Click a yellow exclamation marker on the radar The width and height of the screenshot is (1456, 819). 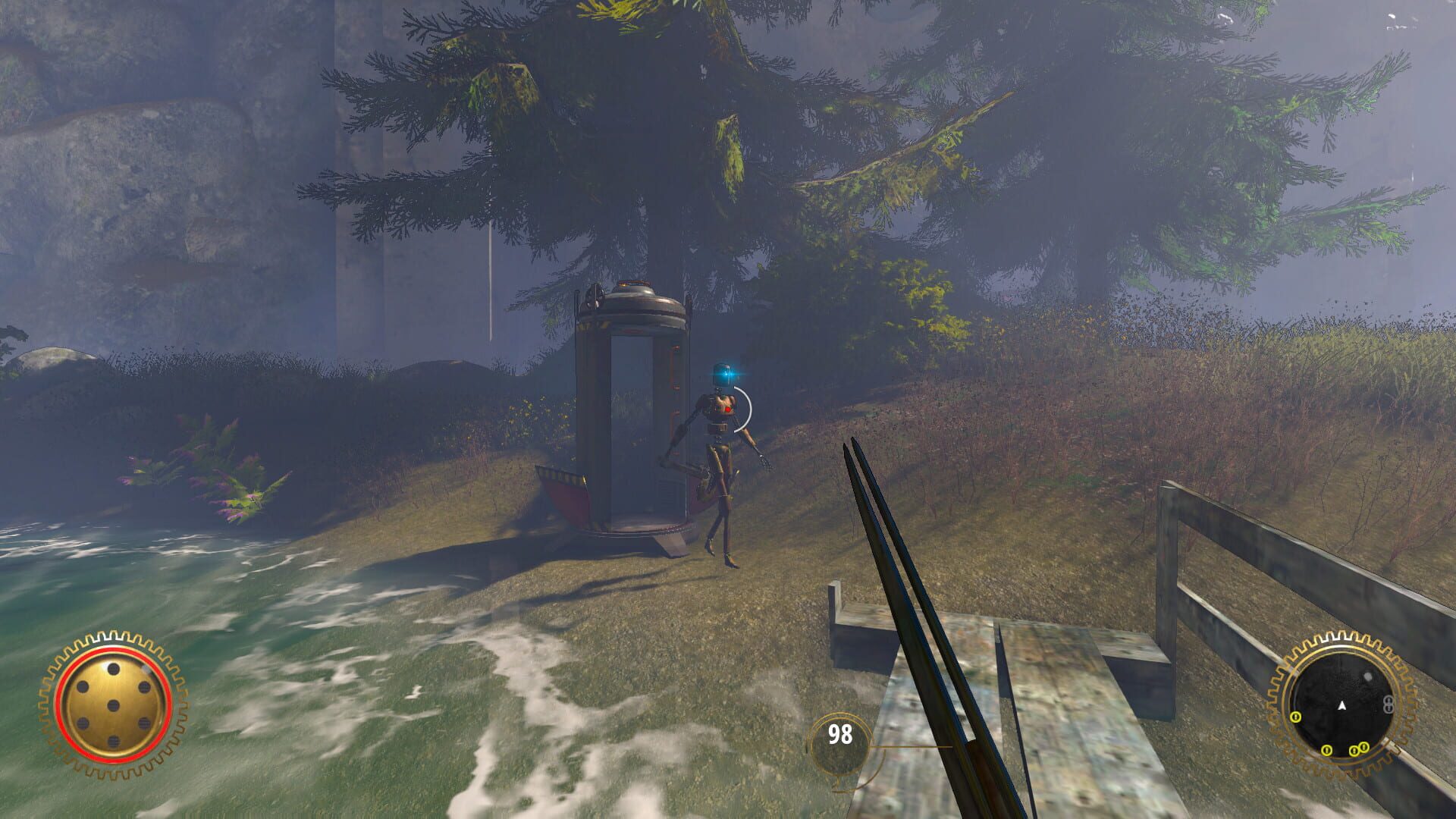tap(1327, 750)
